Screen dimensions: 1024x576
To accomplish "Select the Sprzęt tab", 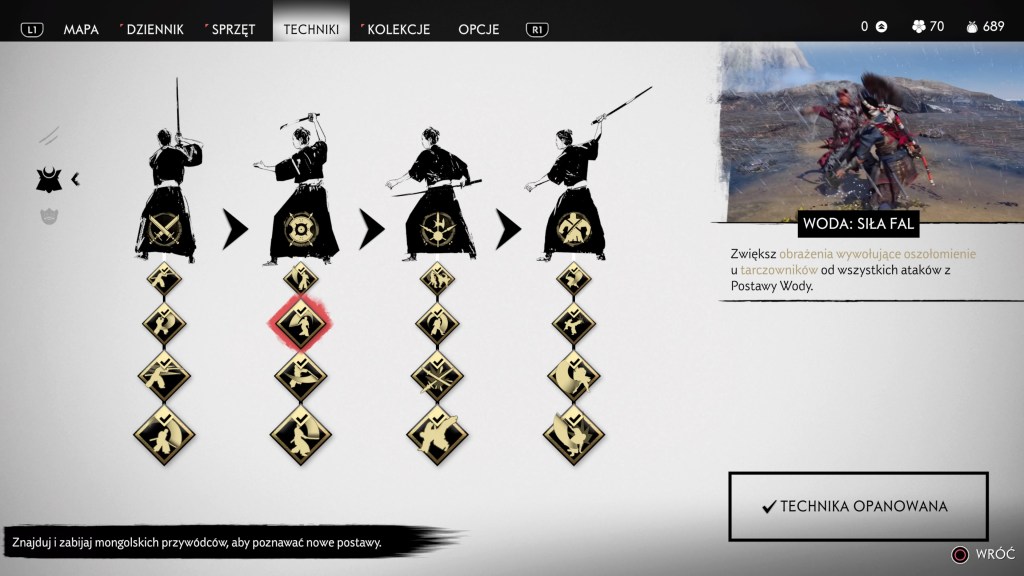I will [231, 28].
